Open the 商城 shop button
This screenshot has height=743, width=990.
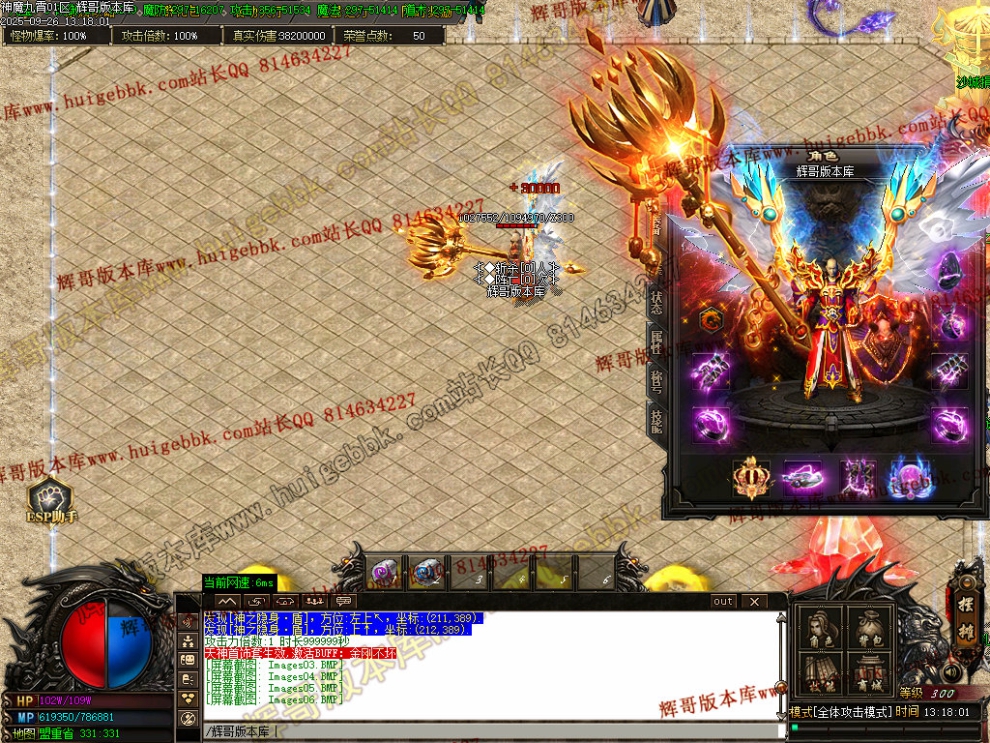[869, 673]
